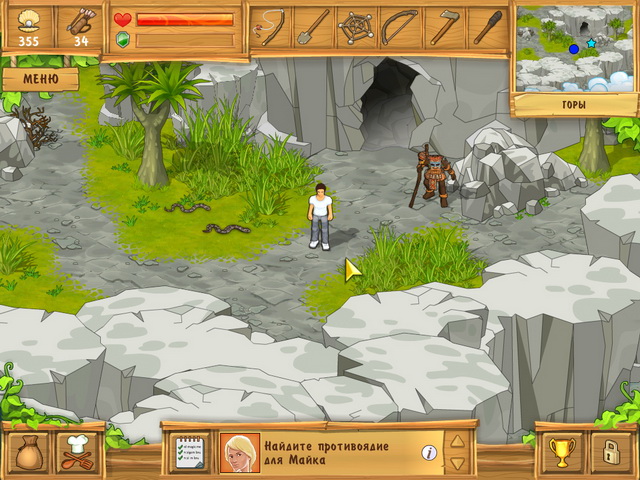
Task: Select the fishing rod tool
Action: (x=269, y=27)
